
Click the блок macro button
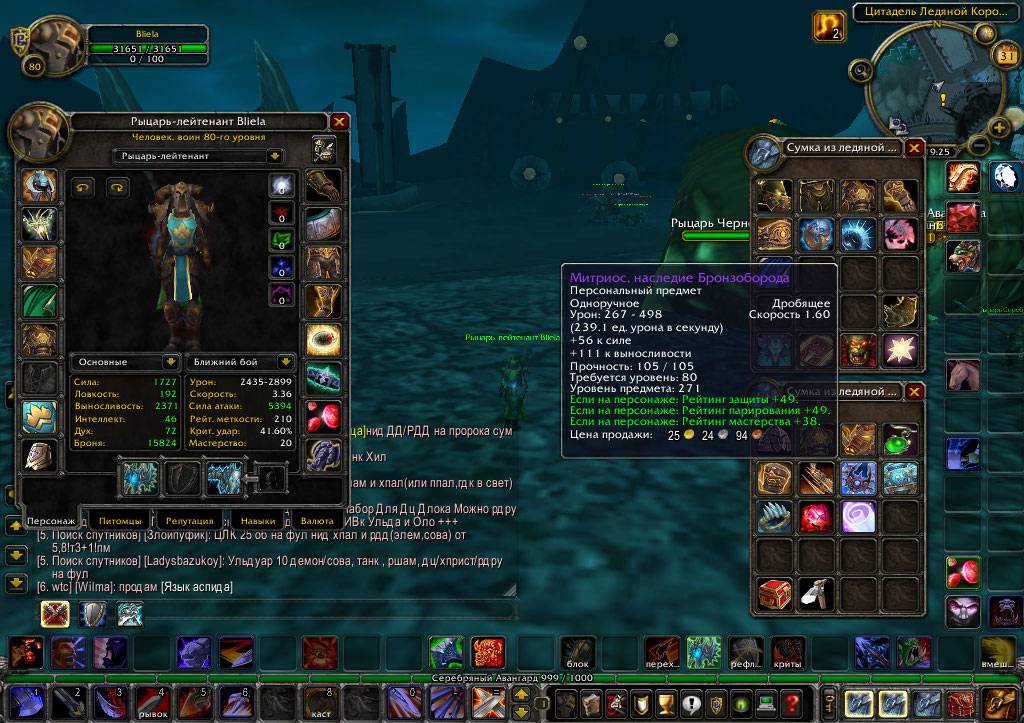pyautogui.click(x=578, y=653)
